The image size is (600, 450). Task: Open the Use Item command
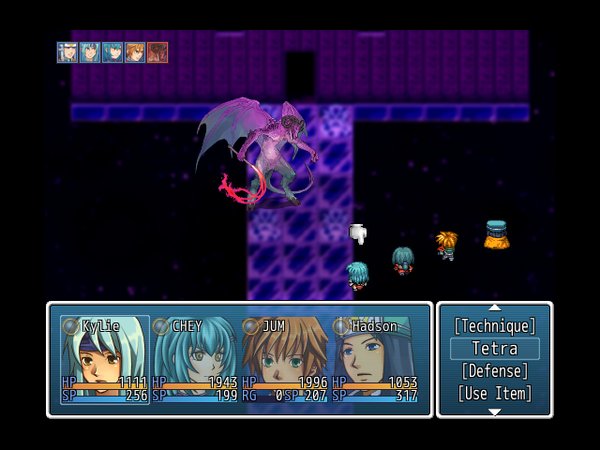pos(494,393)
